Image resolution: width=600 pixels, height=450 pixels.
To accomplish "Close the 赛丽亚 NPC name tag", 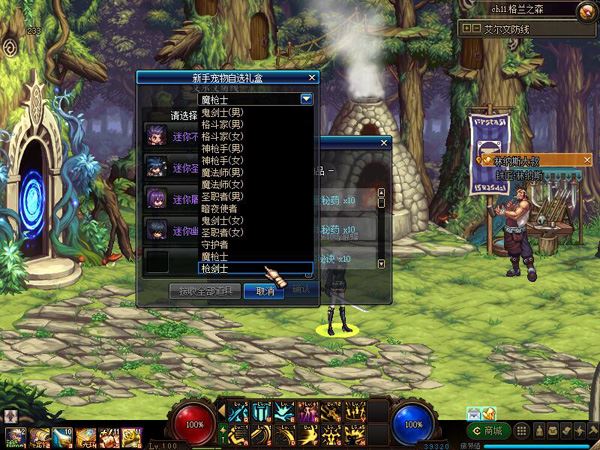I will [587, 160].
